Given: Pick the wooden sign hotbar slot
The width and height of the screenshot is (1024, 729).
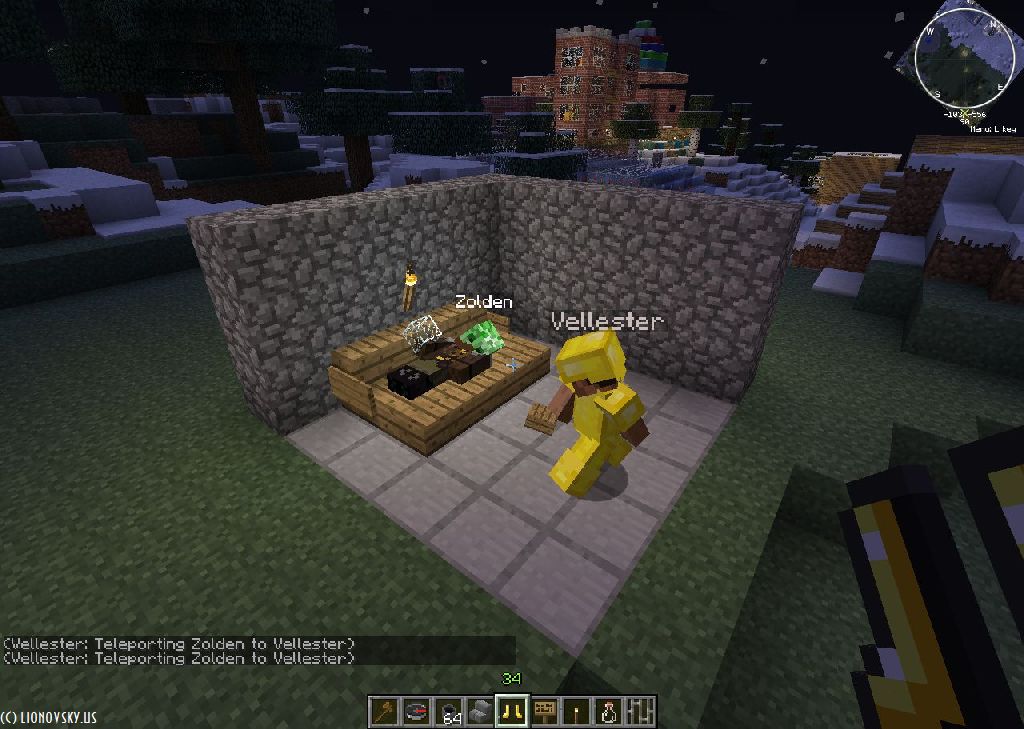Looking at the screenshot, I should click(x=545, y=711).
